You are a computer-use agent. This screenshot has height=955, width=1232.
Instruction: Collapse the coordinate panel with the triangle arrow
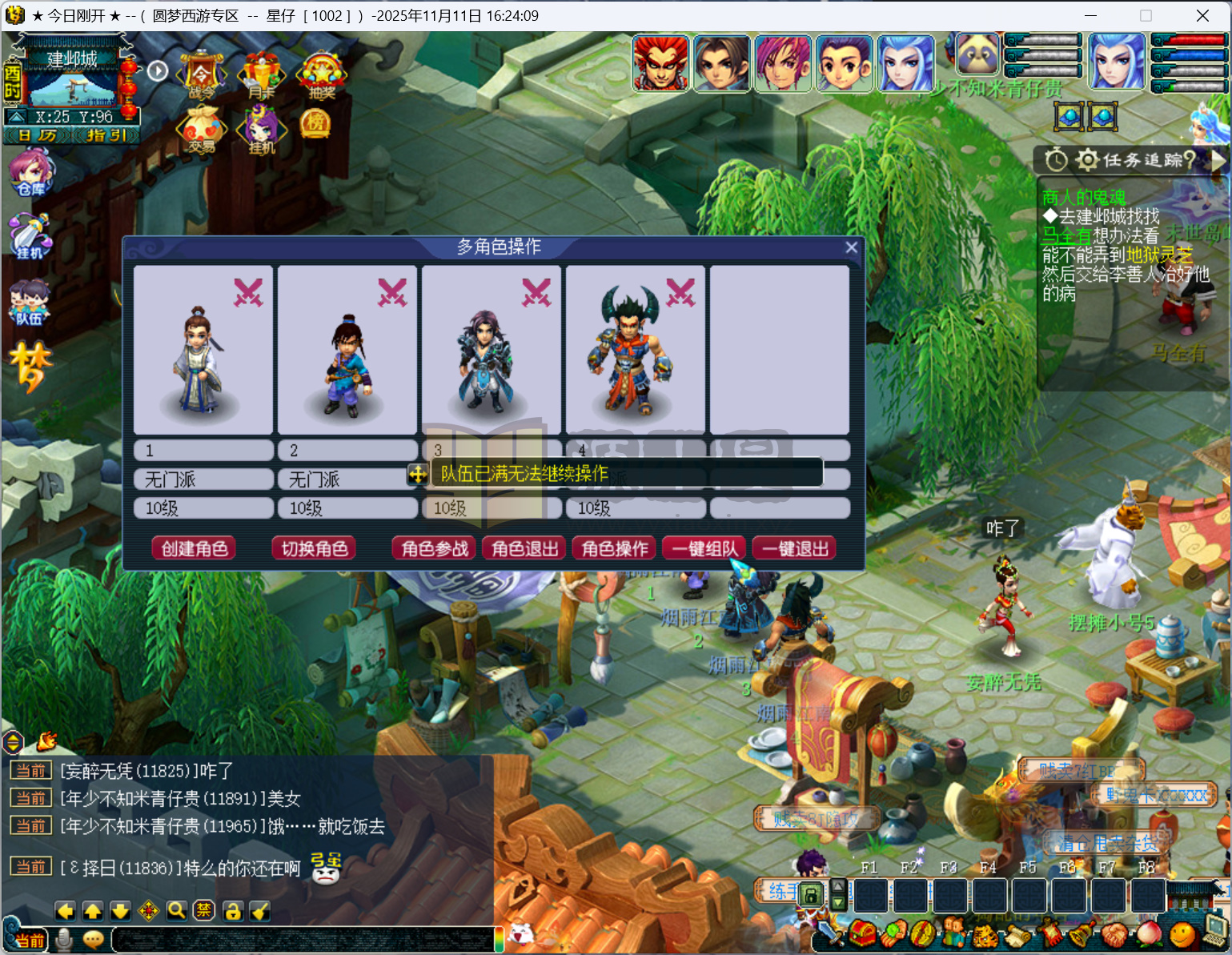pyautogui.click(x=16, y=116)
